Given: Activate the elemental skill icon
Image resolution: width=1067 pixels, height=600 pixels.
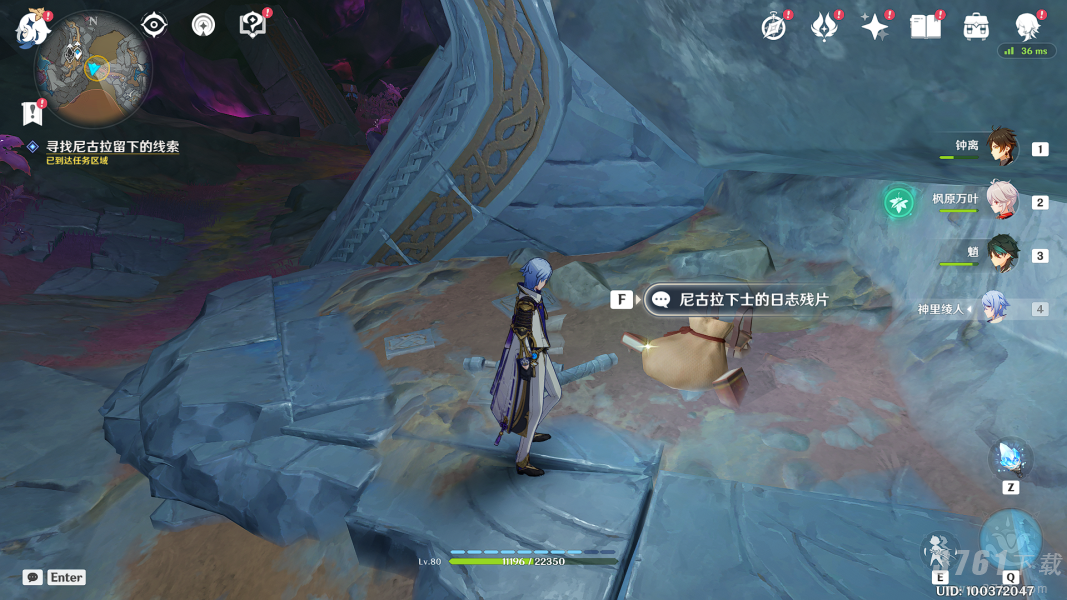Looking at the screenshot, I should pyautogui.click(x=939, y=551).
